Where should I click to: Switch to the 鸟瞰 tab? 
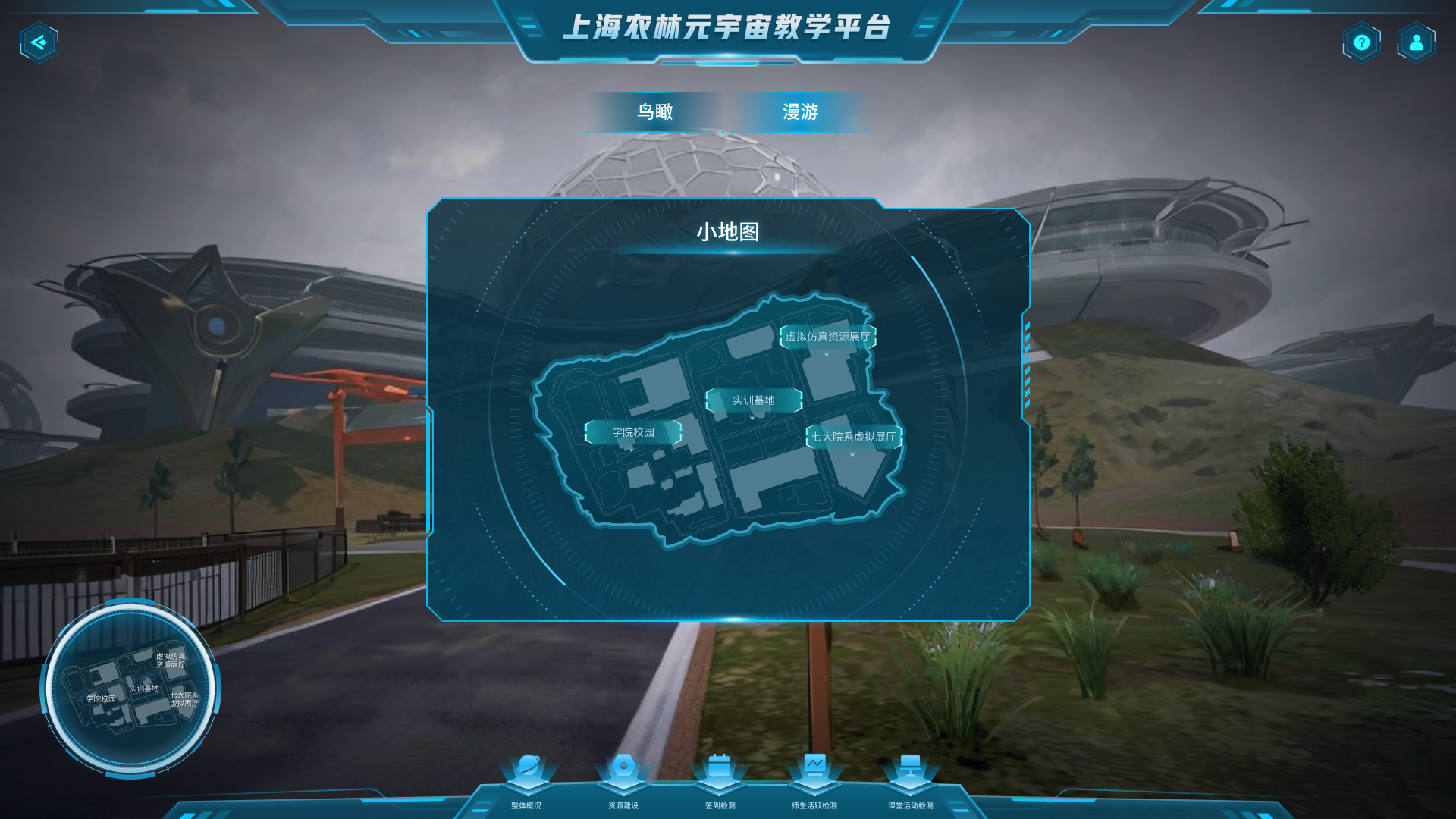click(x=657, y=111)
